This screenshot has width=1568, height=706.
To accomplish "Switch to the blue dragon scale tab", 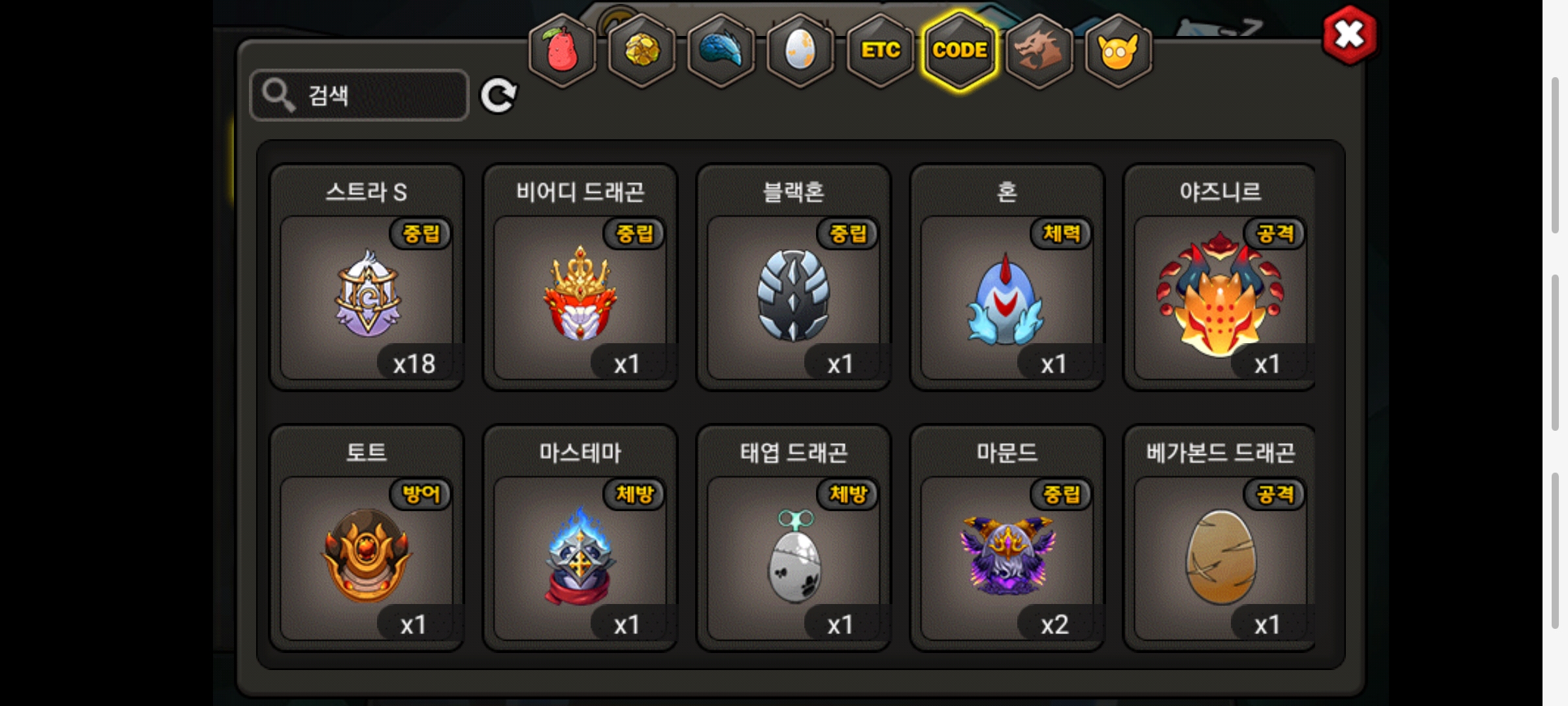I will (x=721, y=51).
